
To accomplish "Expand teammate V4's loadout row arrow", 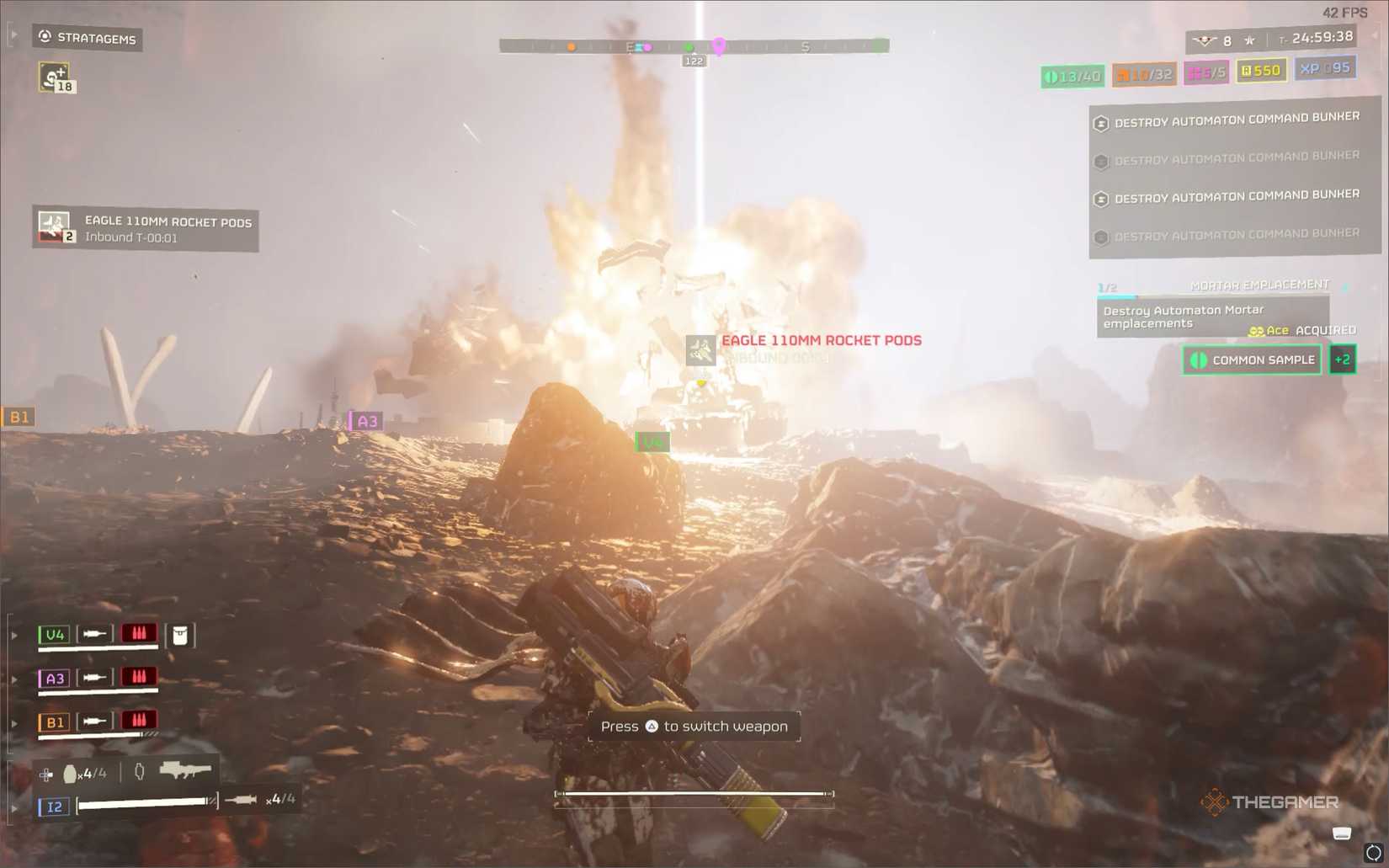I will [14, 634].
